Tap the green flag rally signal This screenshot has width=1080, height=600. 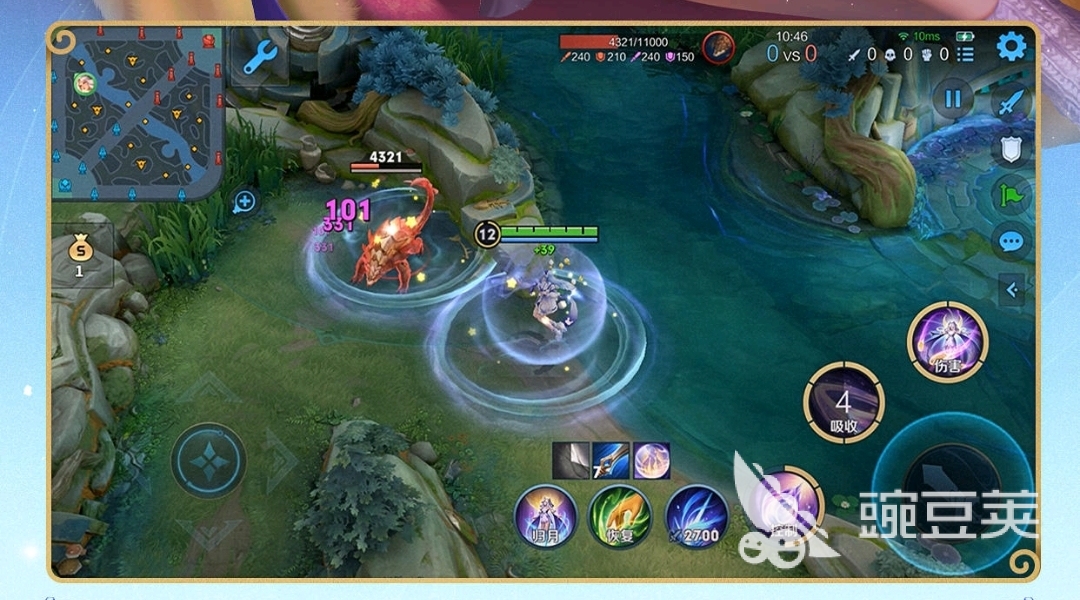[x=1011, y=195]
